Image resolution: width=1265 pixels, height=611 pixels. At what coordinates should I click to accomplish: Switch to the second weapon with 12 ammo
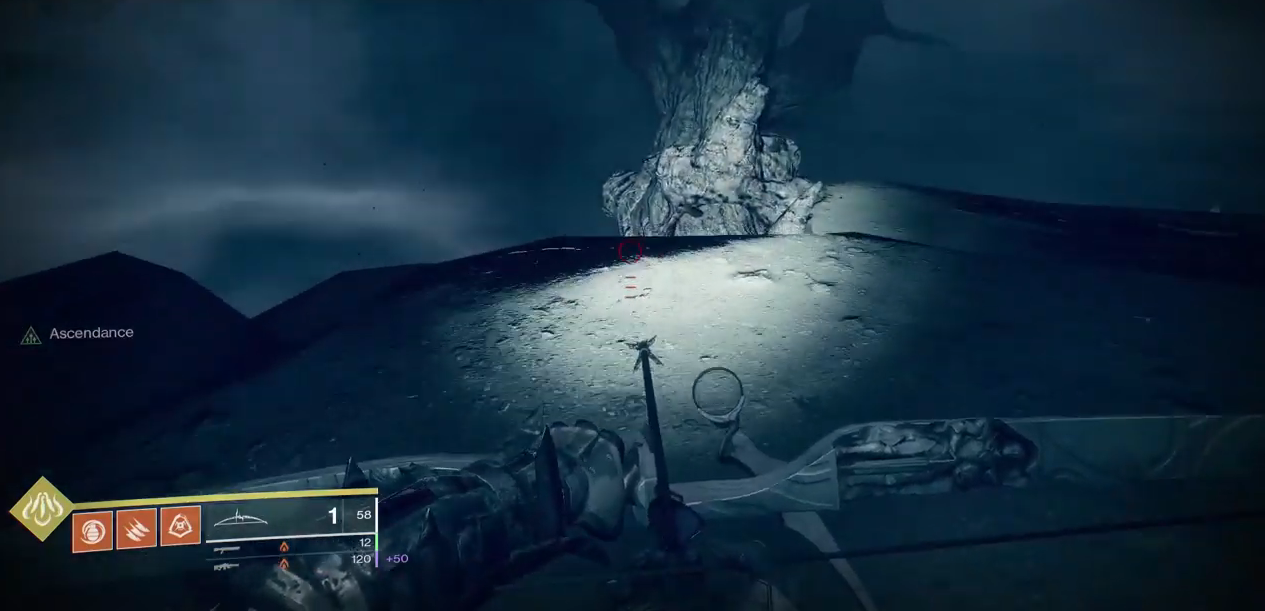click(x=290, y=546)
